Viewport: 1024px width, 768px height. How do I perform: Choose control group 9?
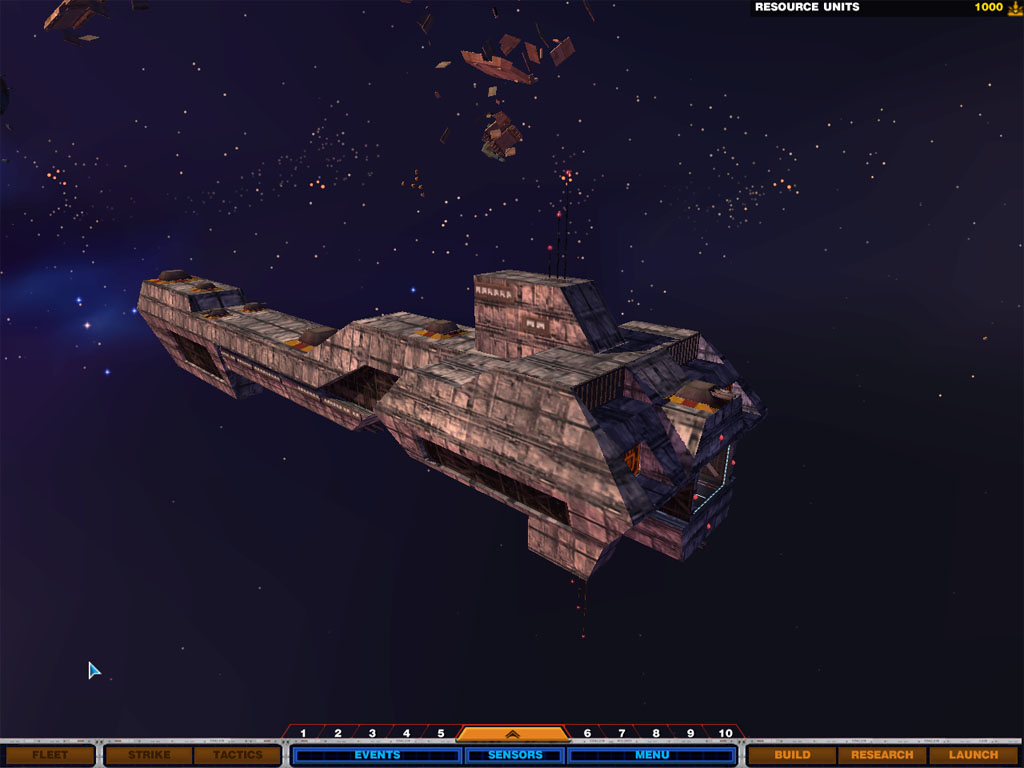point(689,734)
